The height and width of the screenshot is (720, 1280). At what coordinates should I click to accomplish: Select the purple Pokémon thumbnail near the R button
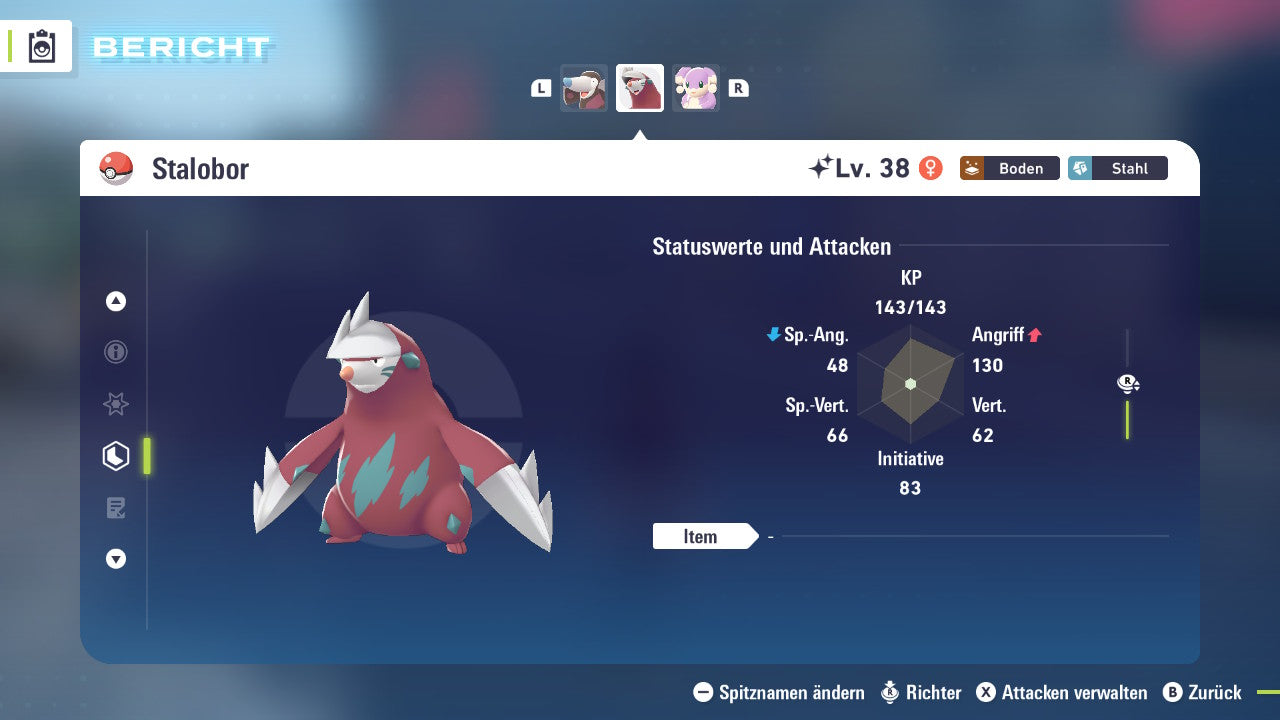click(696, 88)
